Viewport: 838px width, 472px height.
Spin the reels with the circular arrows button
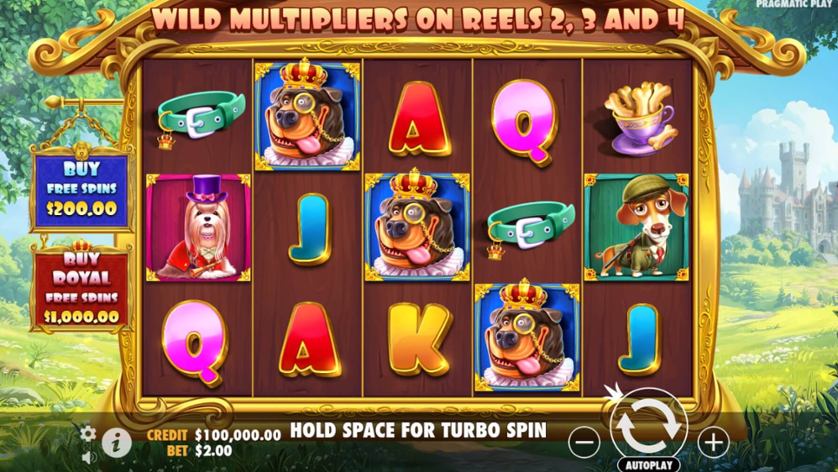[x=647, y=425]
